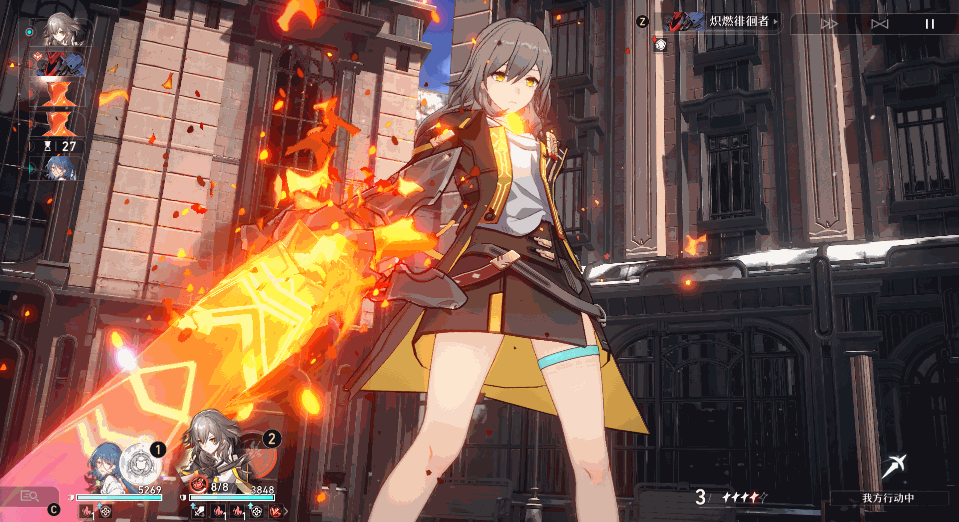The image size is (959, 522).
Task: Toggle auto-battle mode
Action: [880, 24]
